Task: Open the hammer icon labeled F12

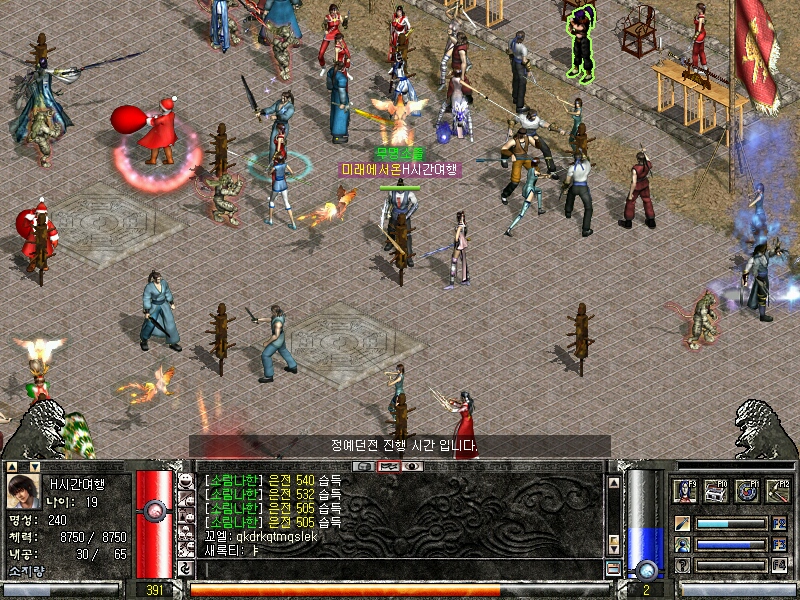Action: 778,491
